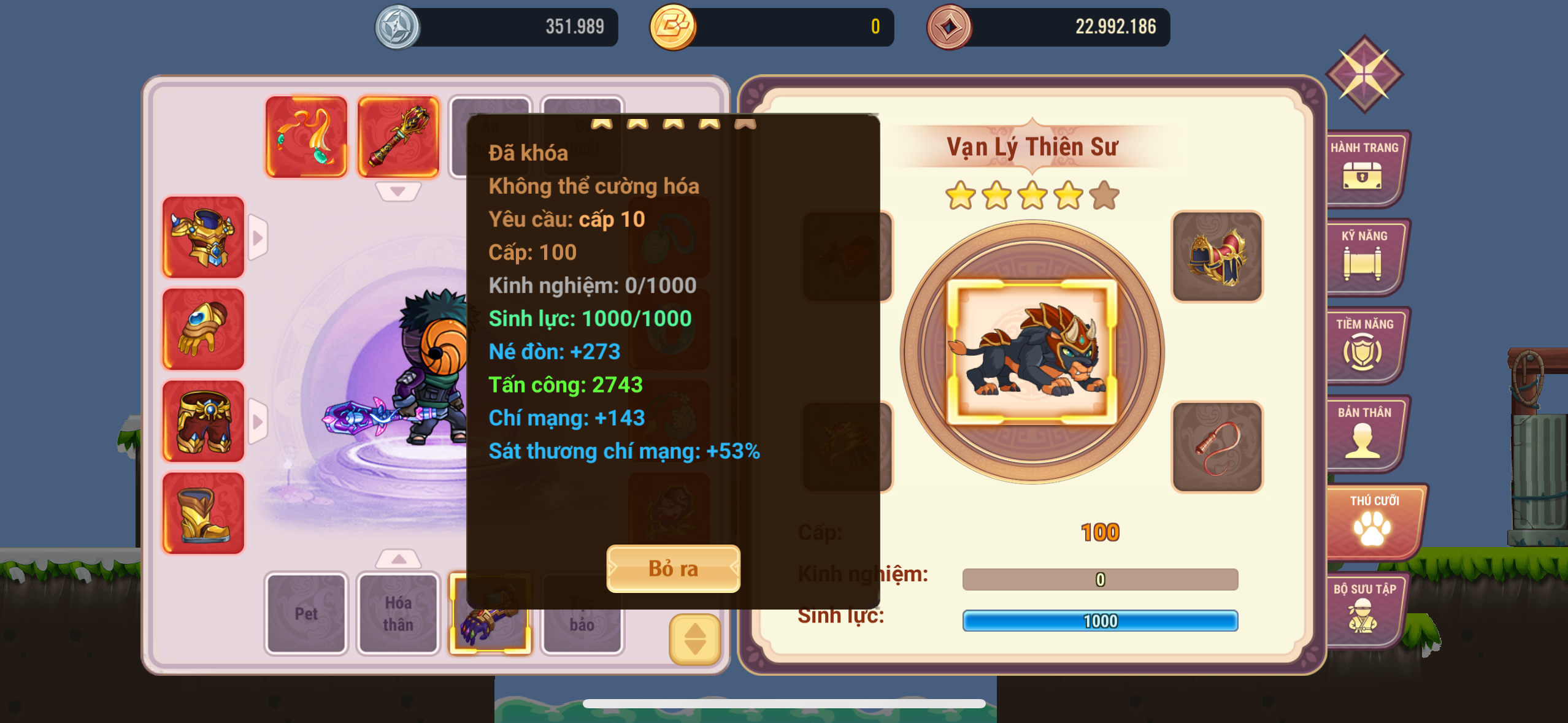Image resolution: width=1568 pixels, height=723 pixels.
Task: Choose the golden glove equipment slot
Action: click(x=203, y=329)
